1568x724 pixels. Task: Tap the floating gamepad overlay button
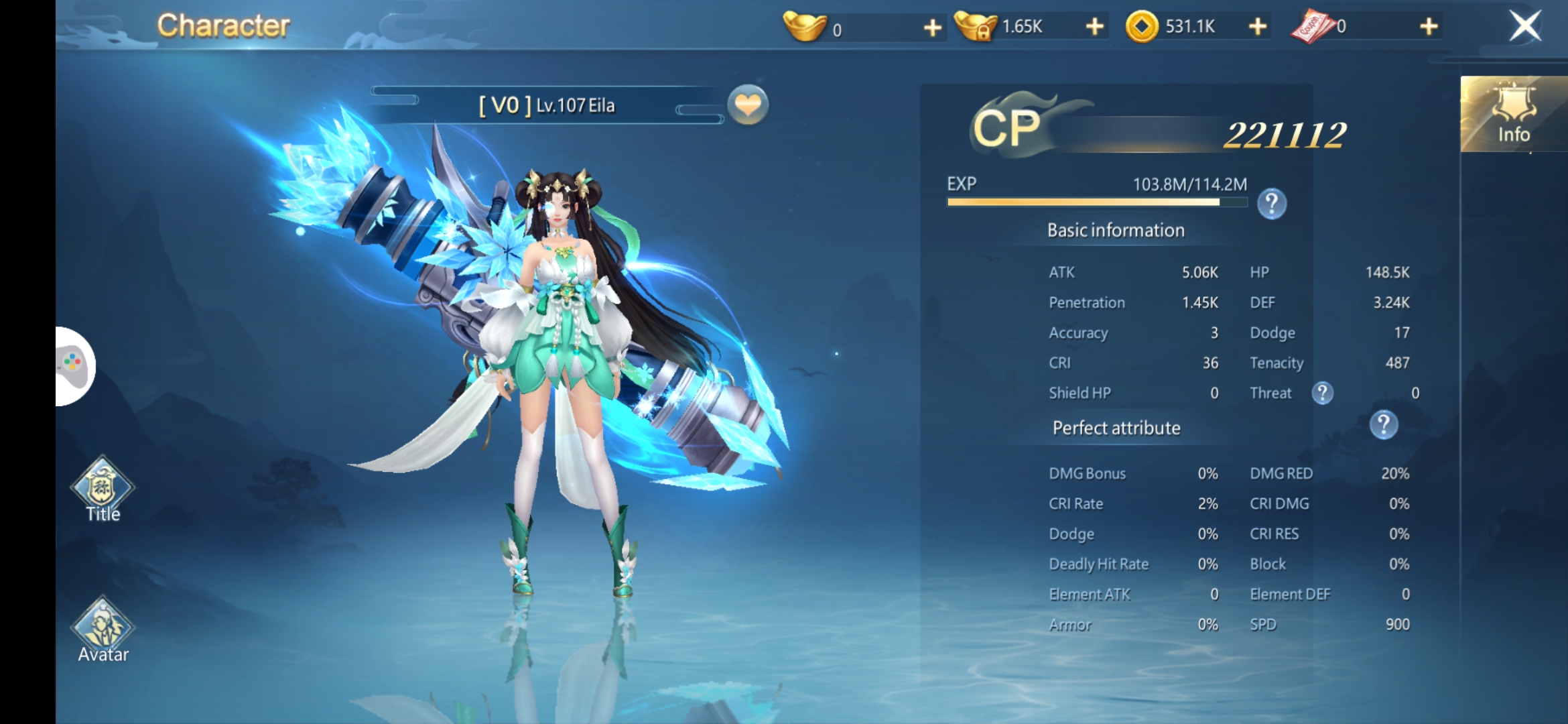point(74,366)
